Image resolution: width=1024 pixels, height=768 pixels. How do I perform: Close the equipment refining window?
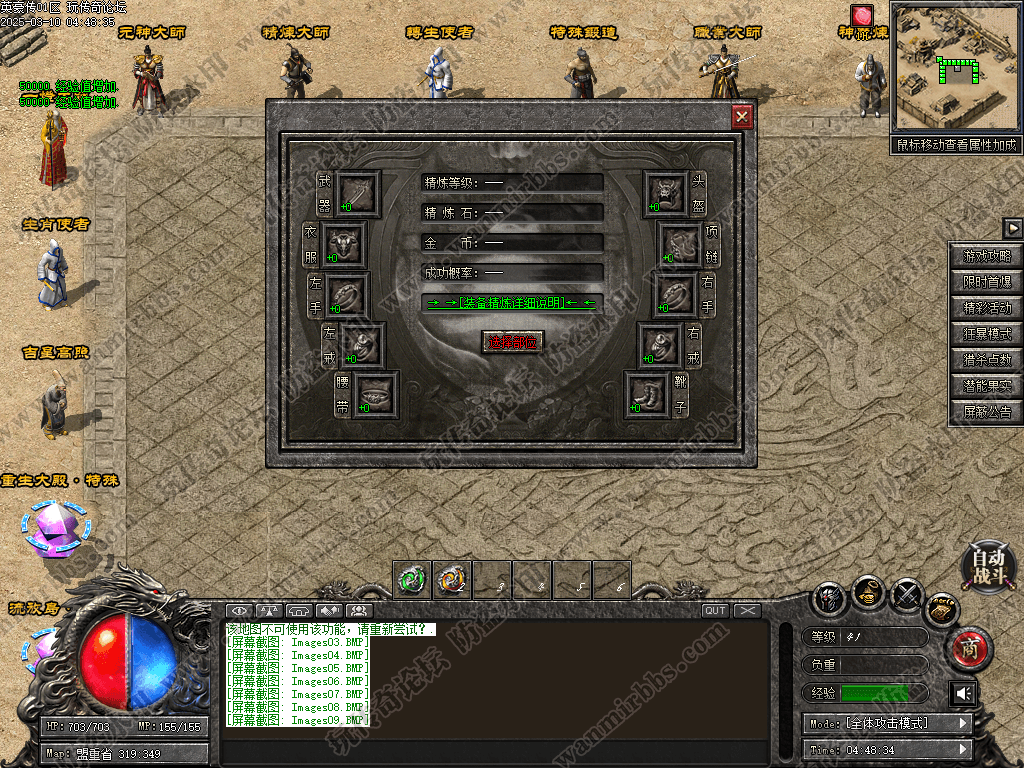tap(742, 117)
